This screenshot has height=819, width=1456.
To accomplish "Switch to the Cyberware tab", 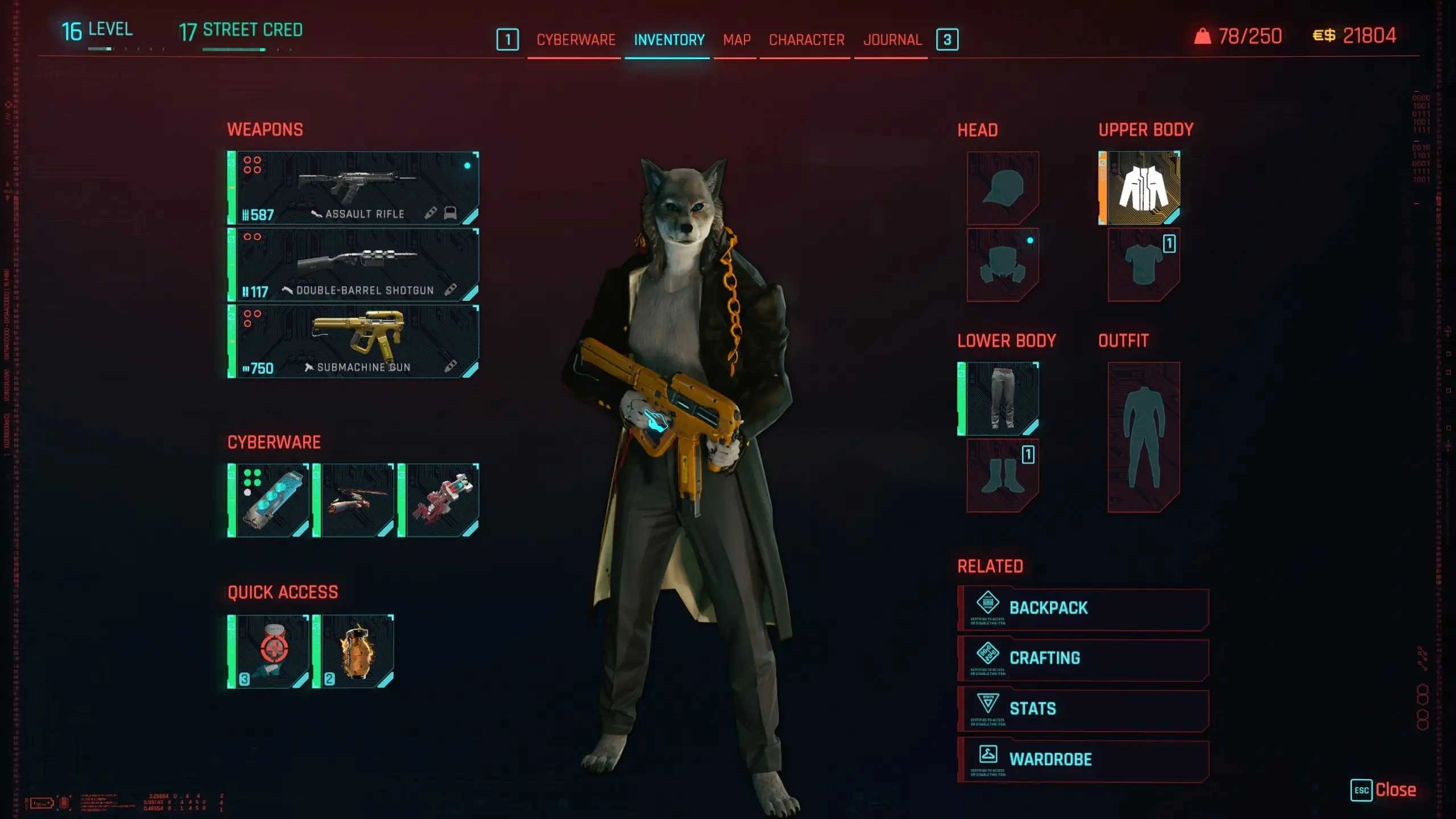I will (576, 40).
